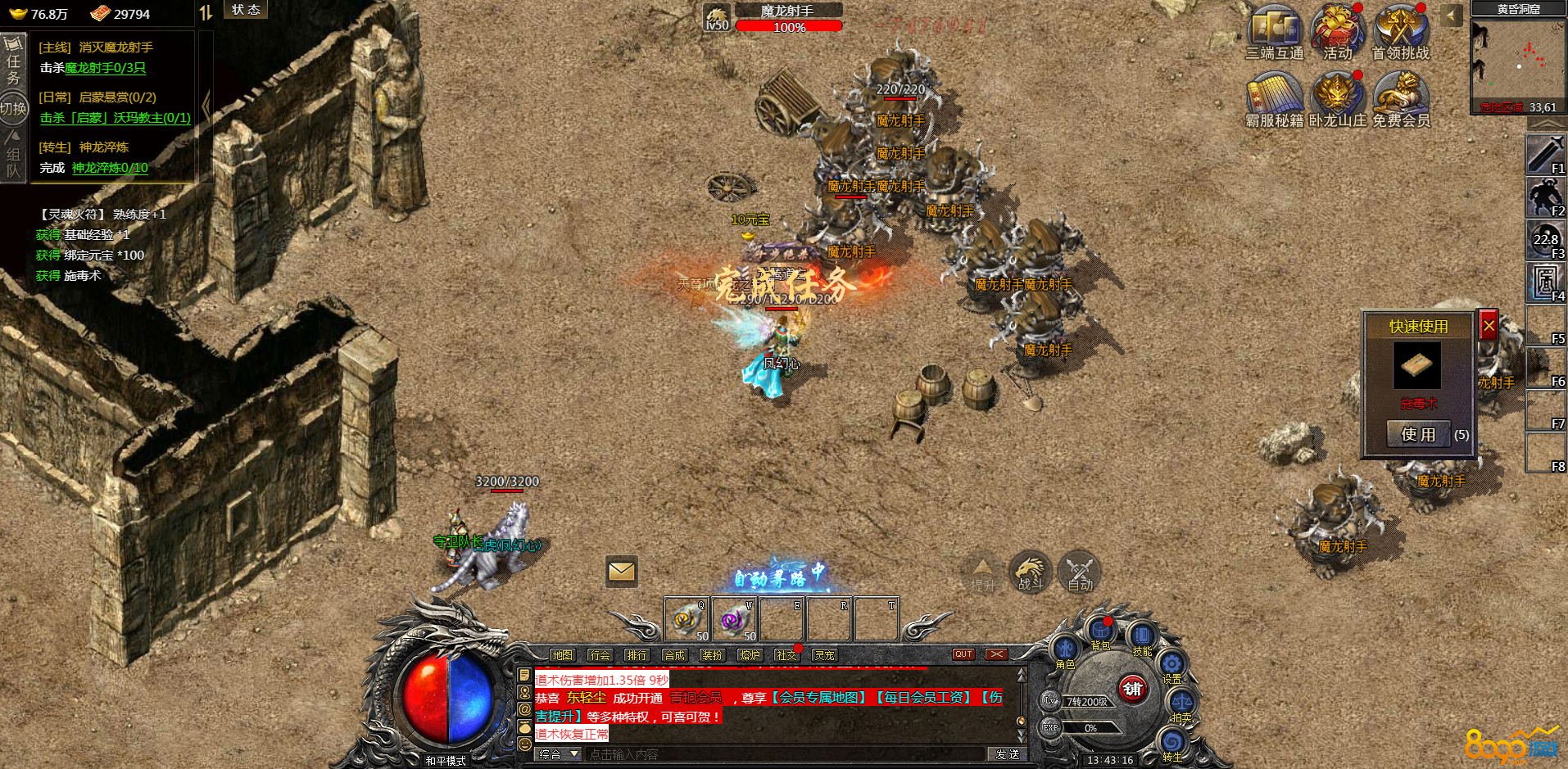Open the 霸服秘籍 scroll icon
1568x769 pixels.
(x=1274, y=97)
